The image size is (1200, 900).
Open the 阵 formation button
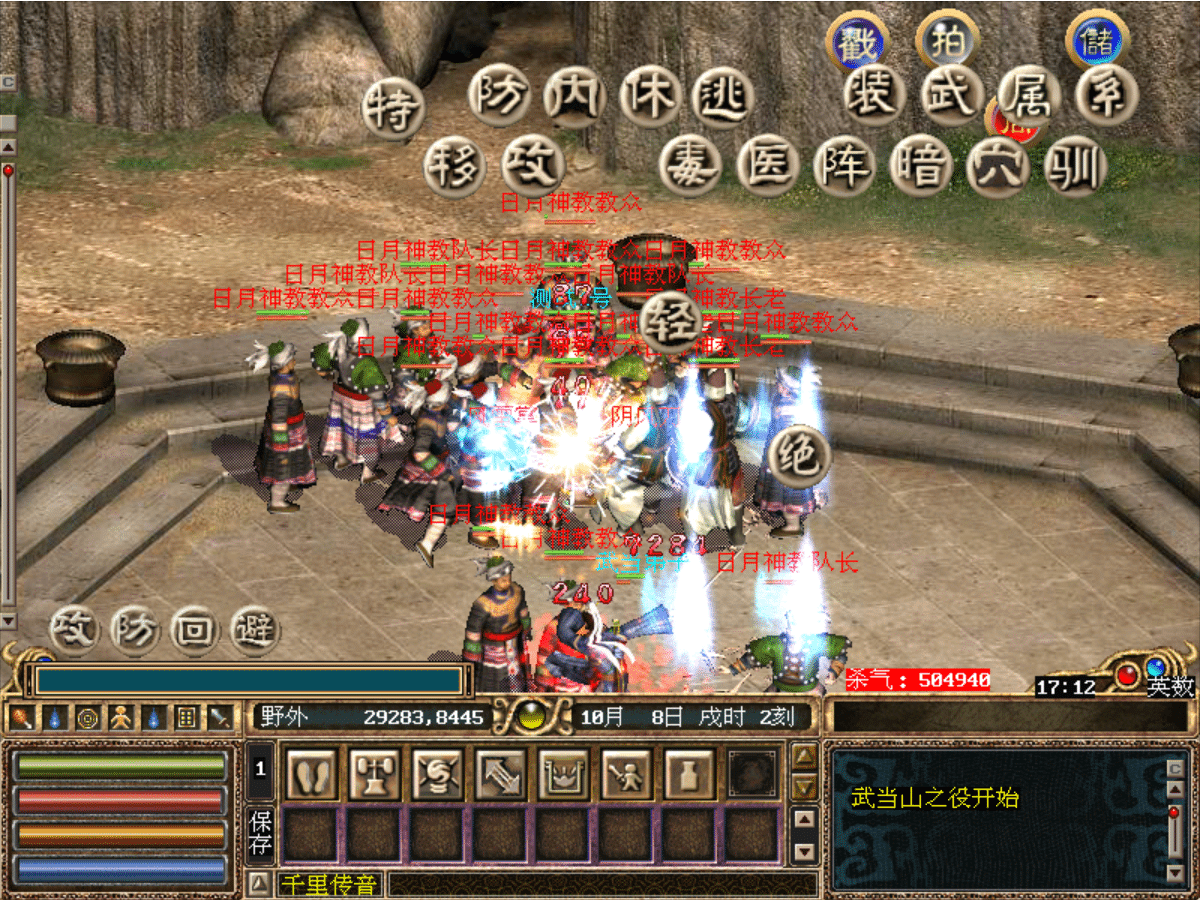pyautogui.click(x=844, y=166)
